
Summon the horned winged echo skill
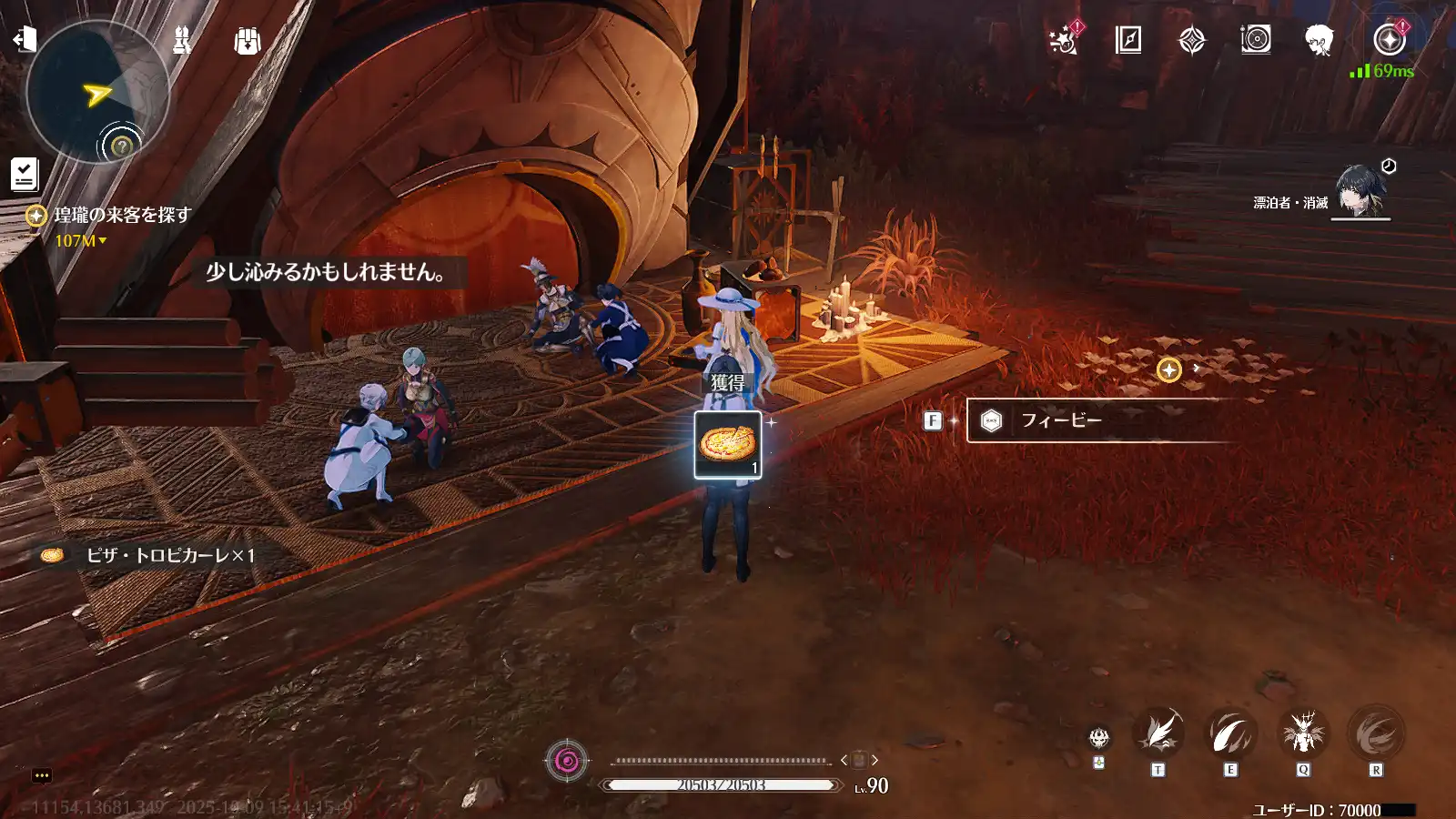[1303, 733]
